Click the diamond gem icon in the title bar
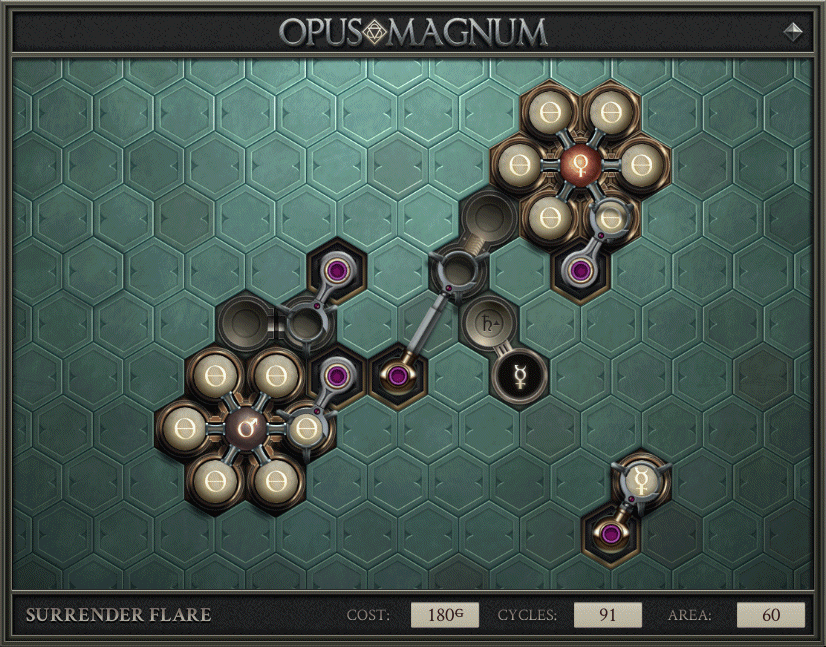The image size is (826, 647). point(793,32)
